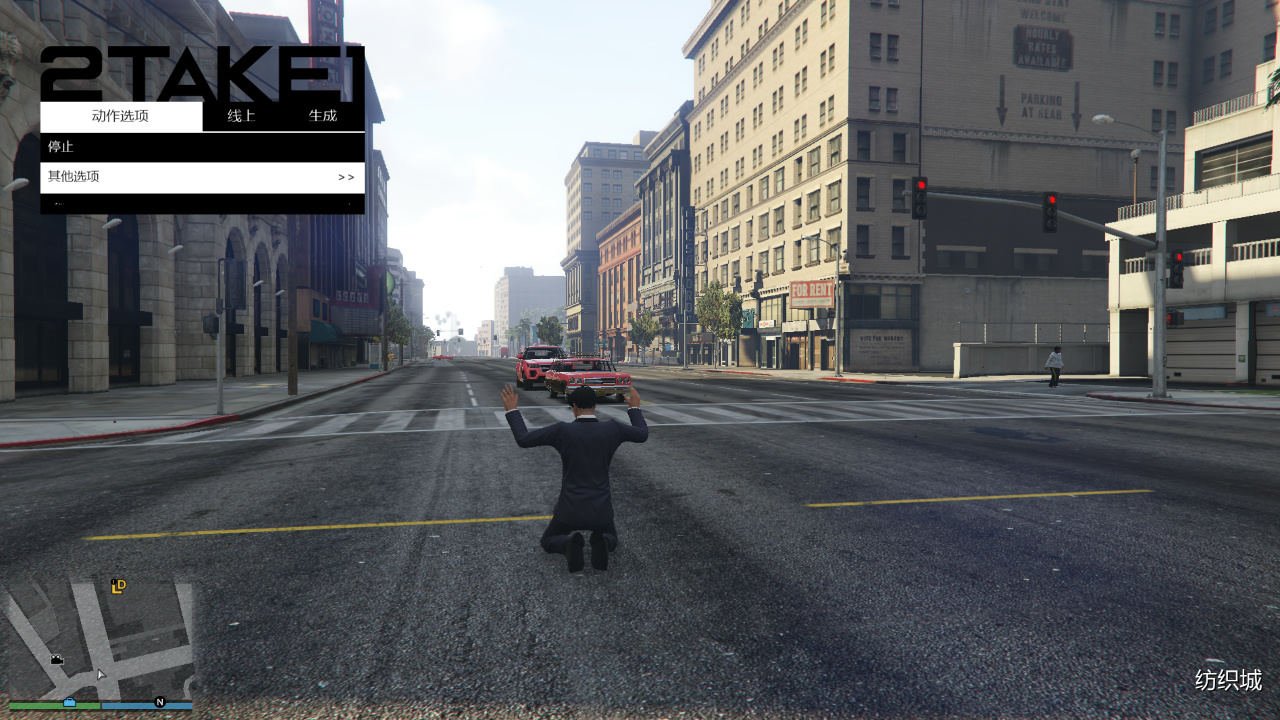
Task: Toggle the highlighted 动作选项 menu state
Action: 120,115
